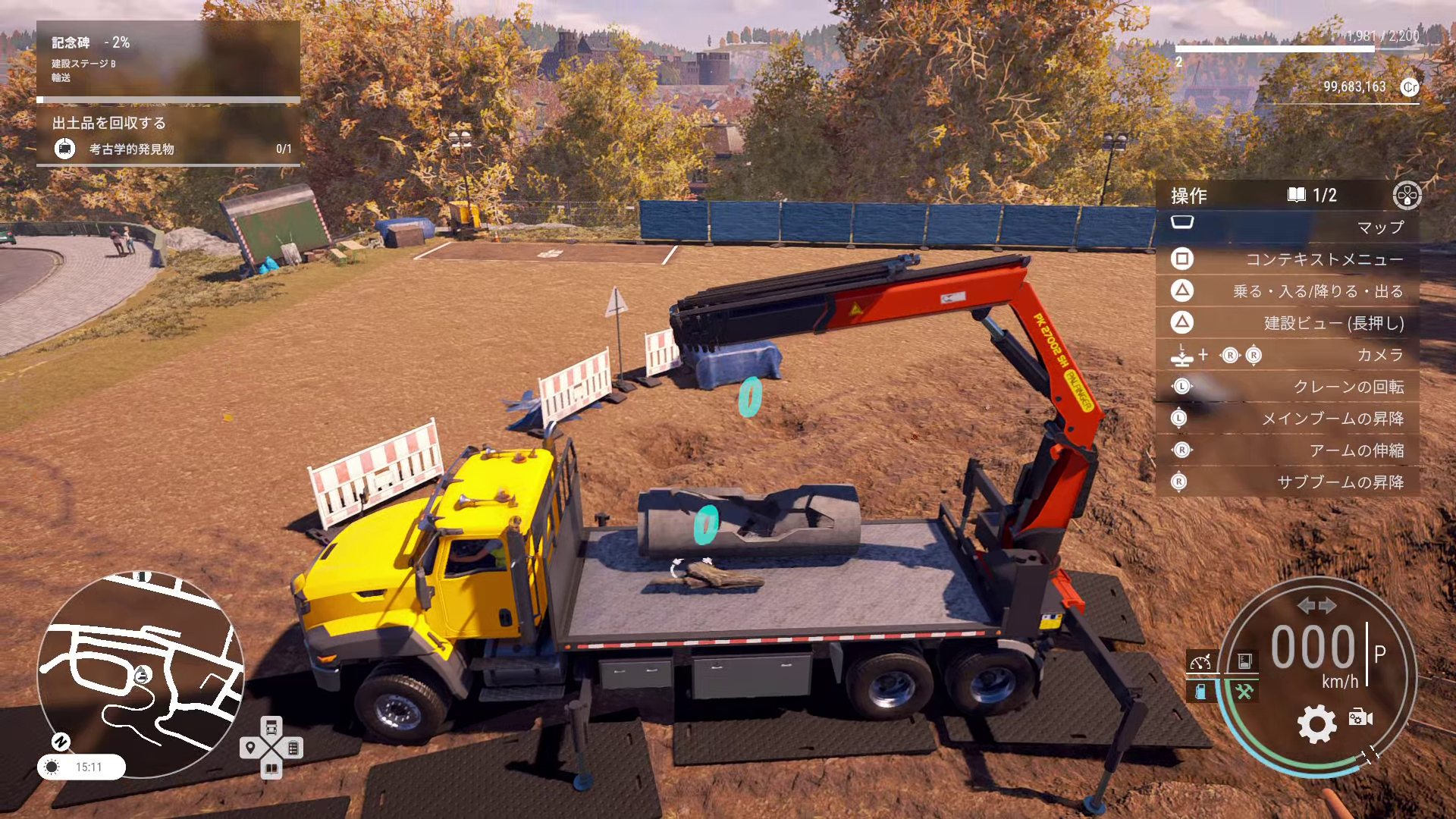
Task: Flip the controls page 1/2 book icon
Action: [1297, 195]
